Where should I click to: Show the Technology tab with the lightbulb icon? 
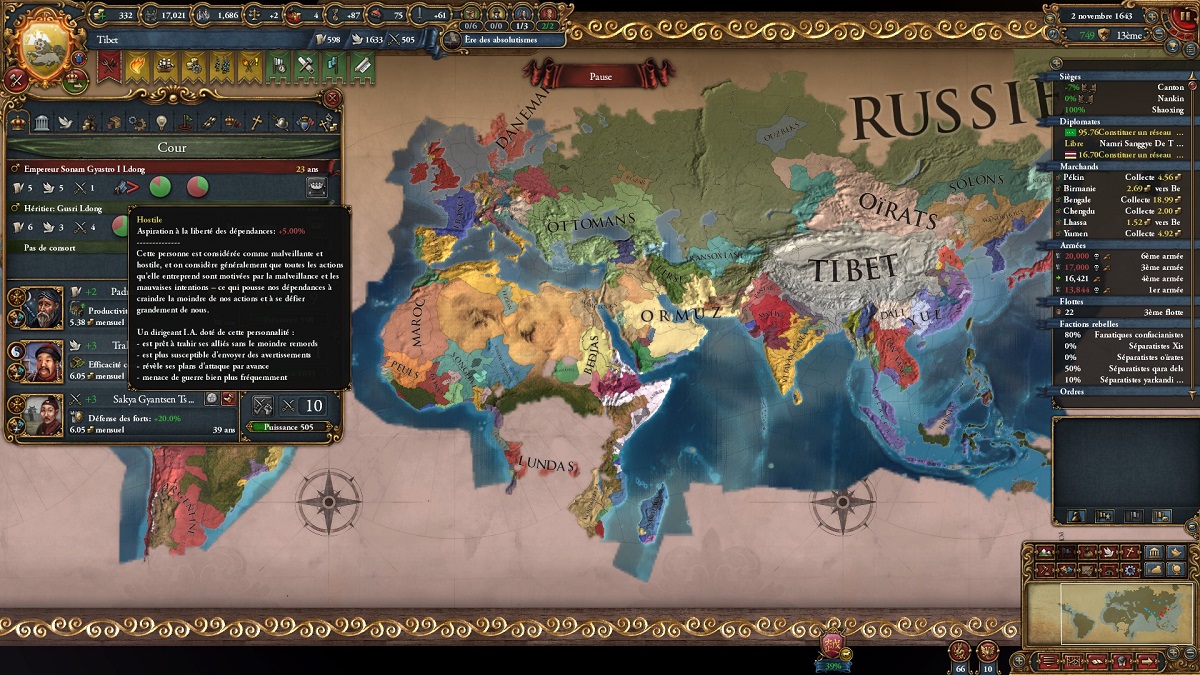(161, 123)
